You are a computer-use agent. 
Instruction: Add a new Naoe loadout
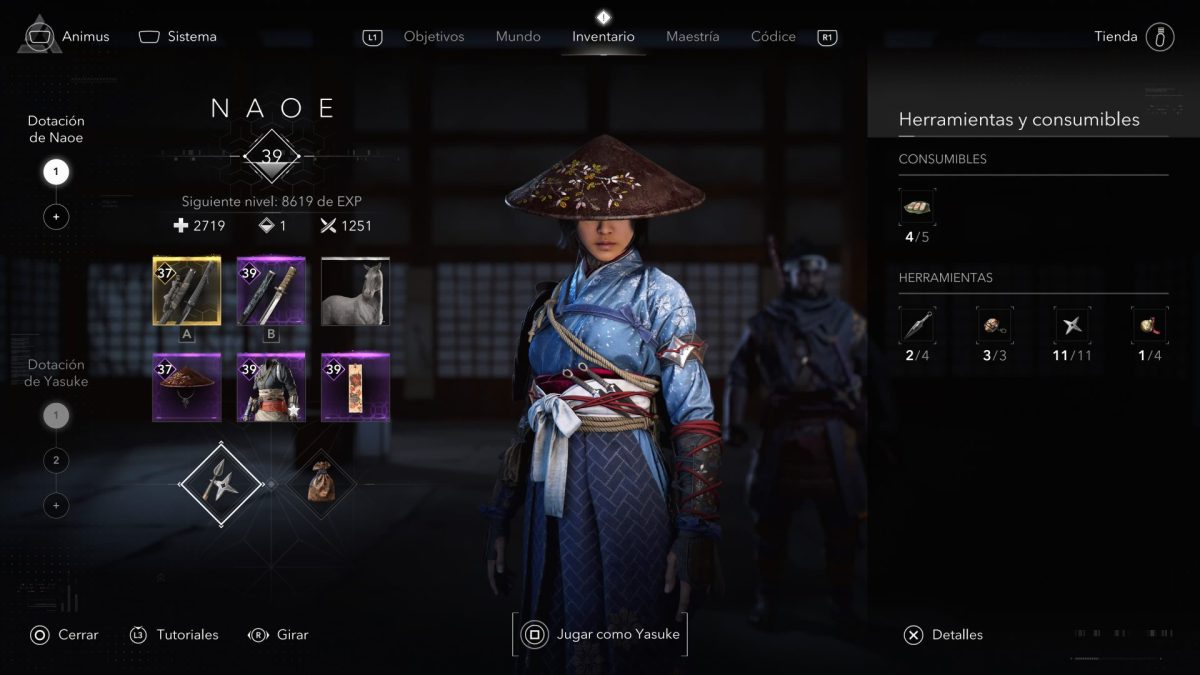(56, 216)
